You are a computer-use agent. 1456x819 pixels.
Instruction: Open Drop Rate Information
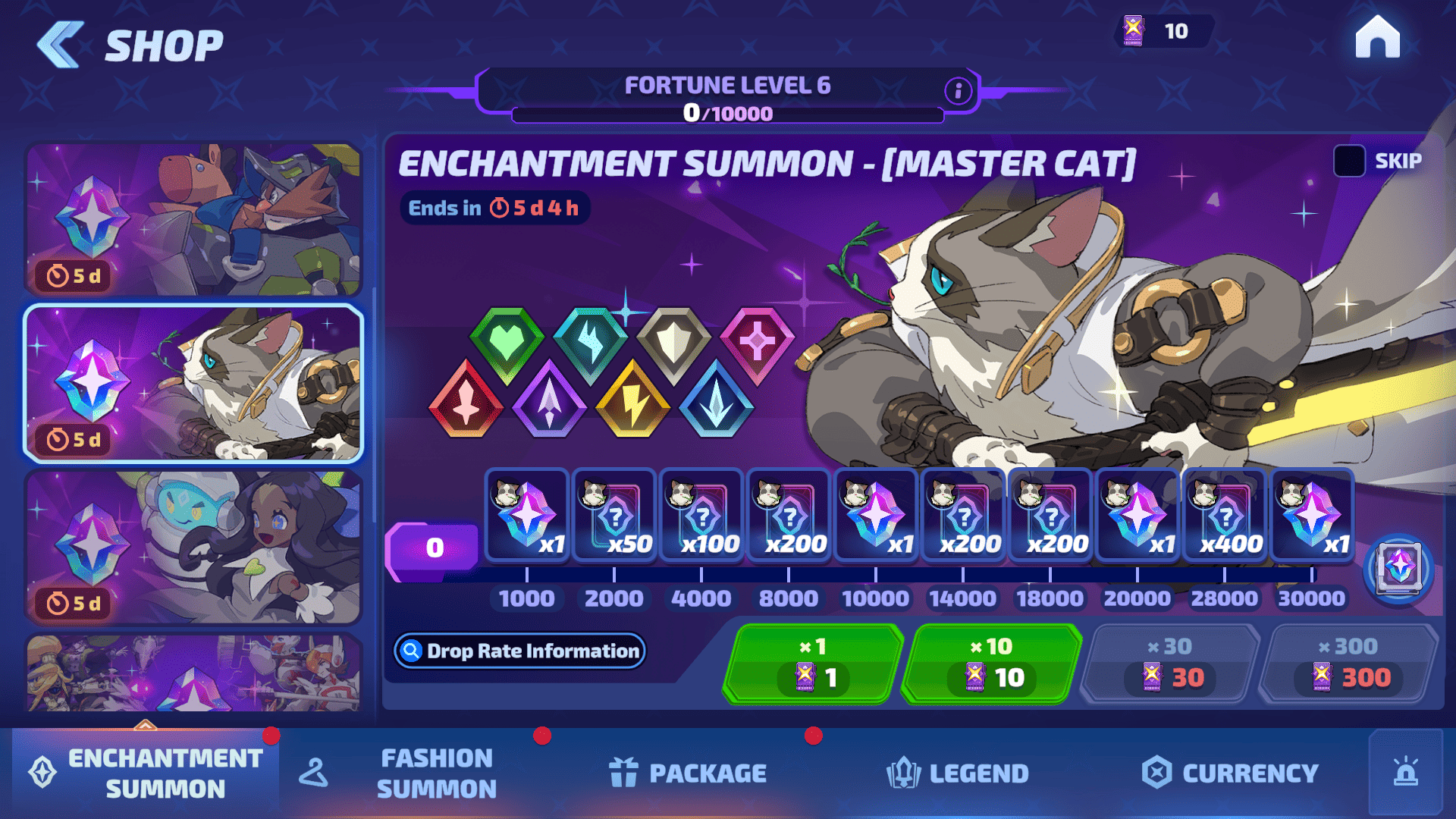pyautogui.click(x=520, y=651)
